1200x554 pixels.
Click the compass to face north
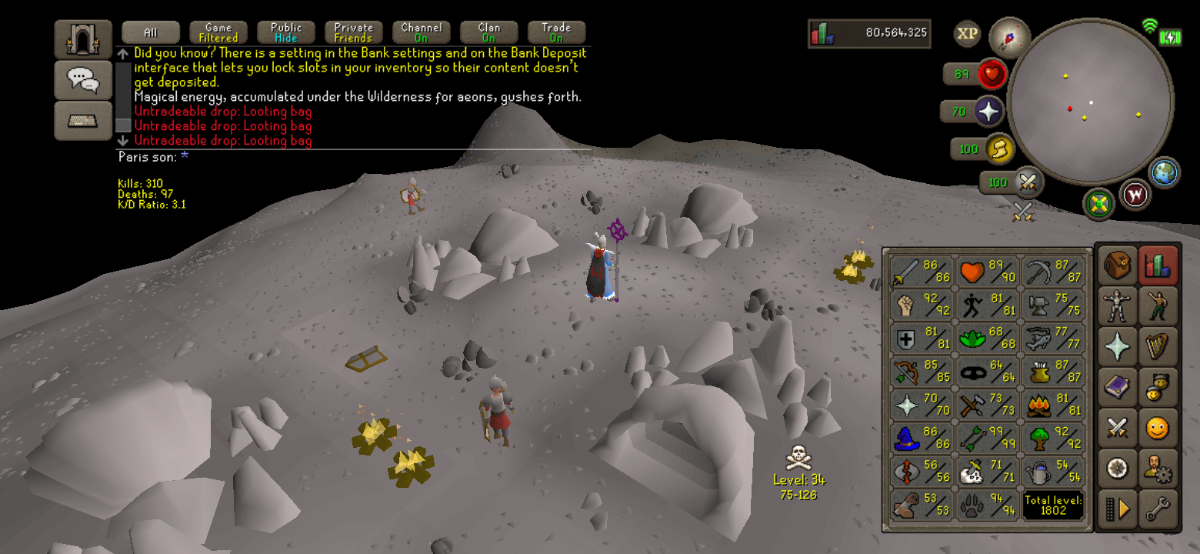tap(1009, 37)
